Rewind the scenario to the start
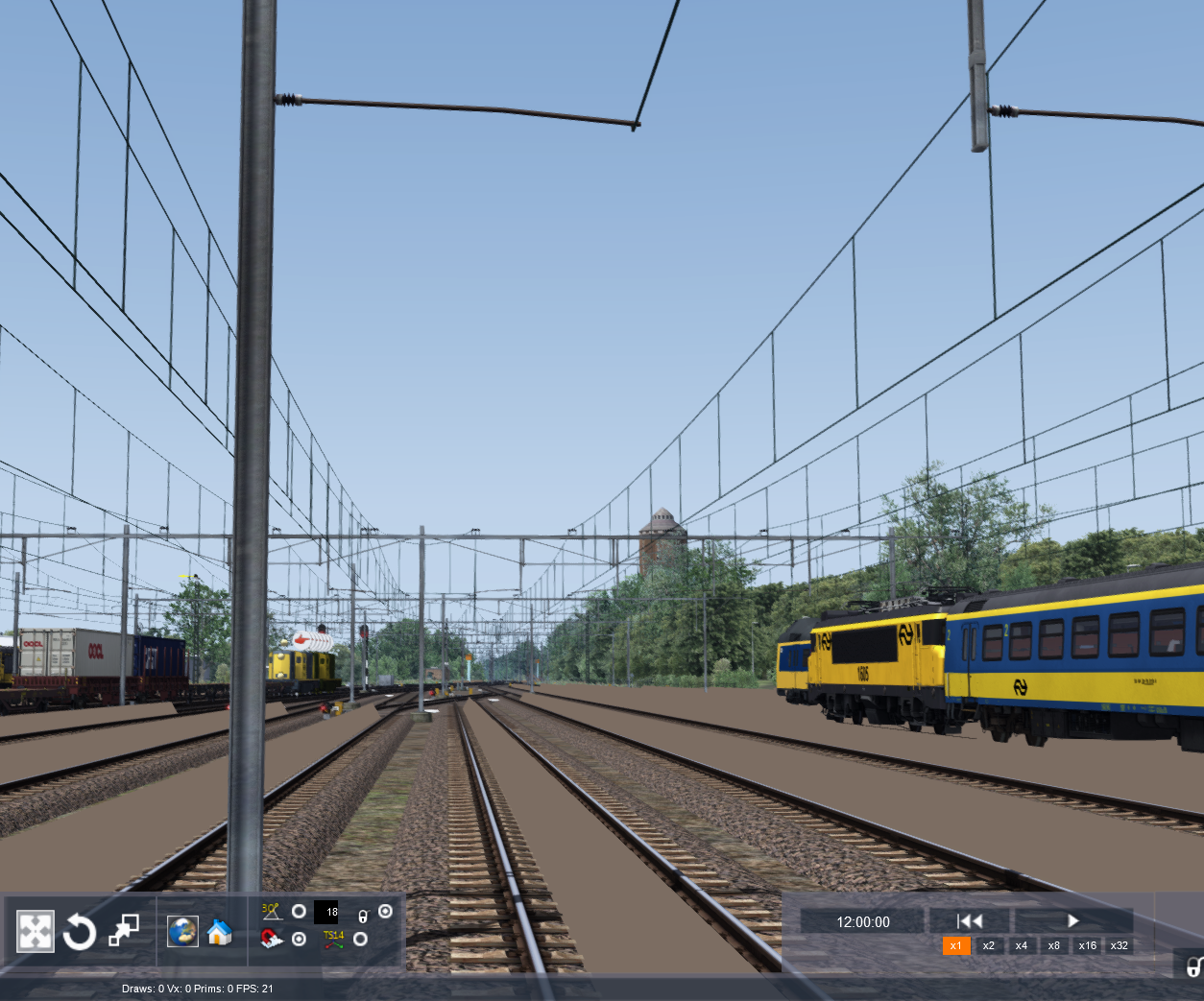 (x=969, y=921)
